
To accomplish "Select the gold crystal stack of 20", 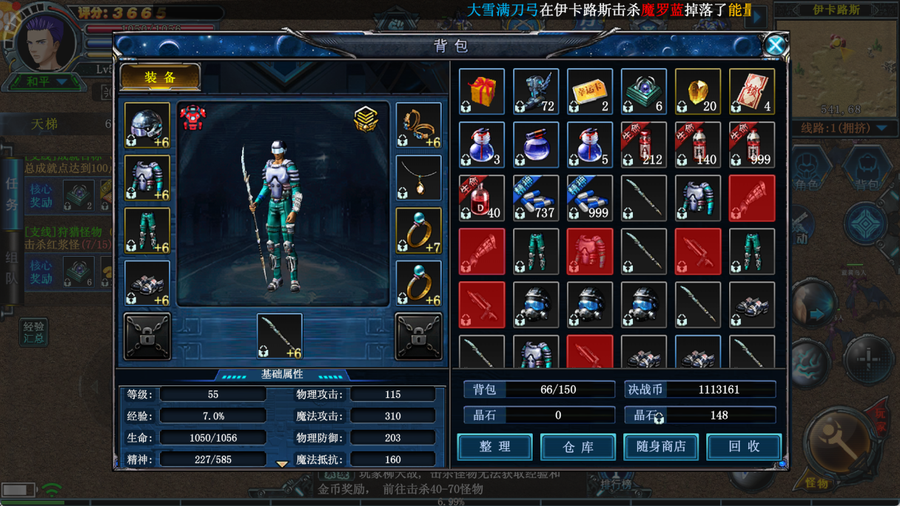I will [698, 91].
